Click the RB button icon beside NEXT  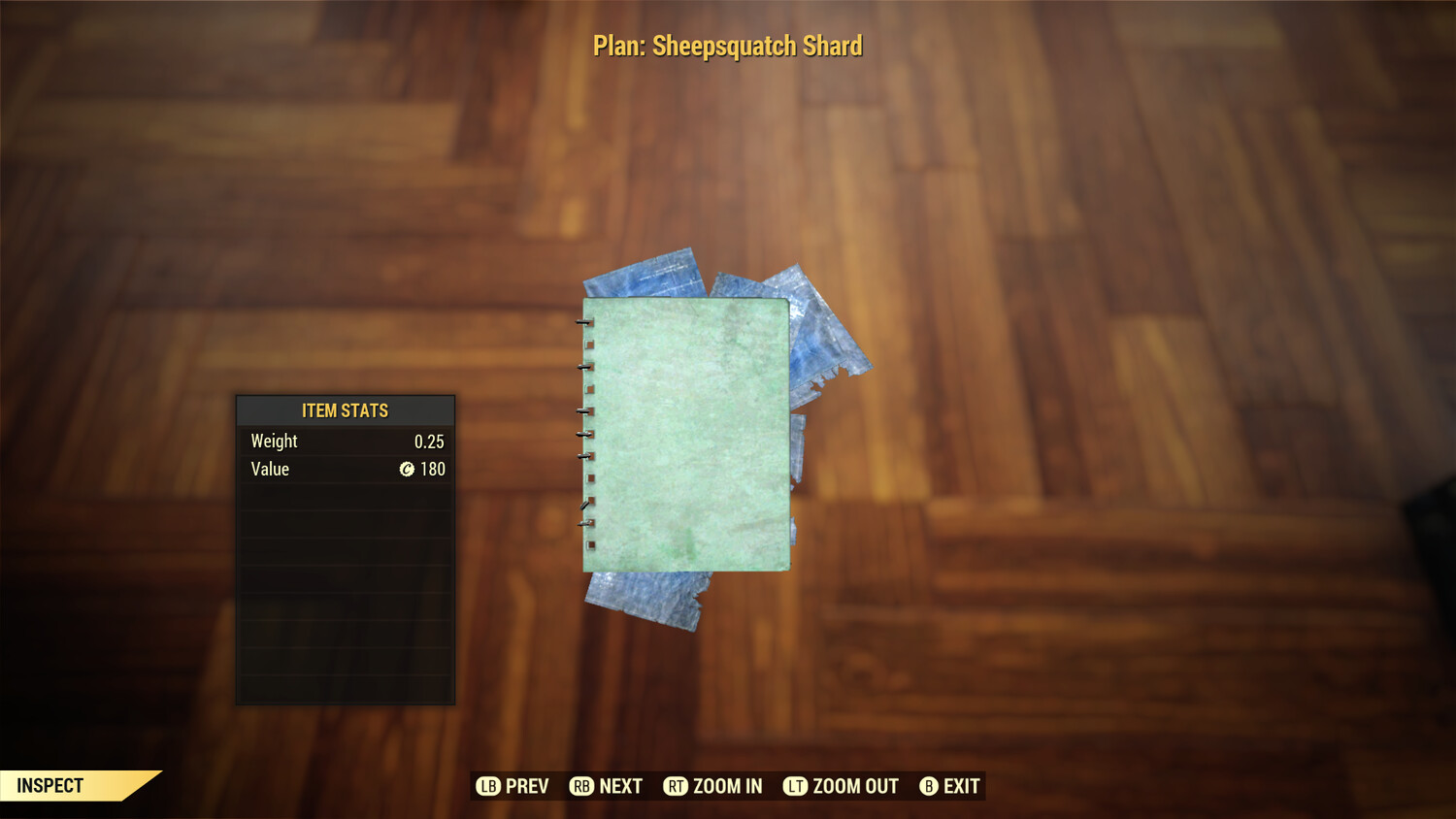[x=582, y=786]
